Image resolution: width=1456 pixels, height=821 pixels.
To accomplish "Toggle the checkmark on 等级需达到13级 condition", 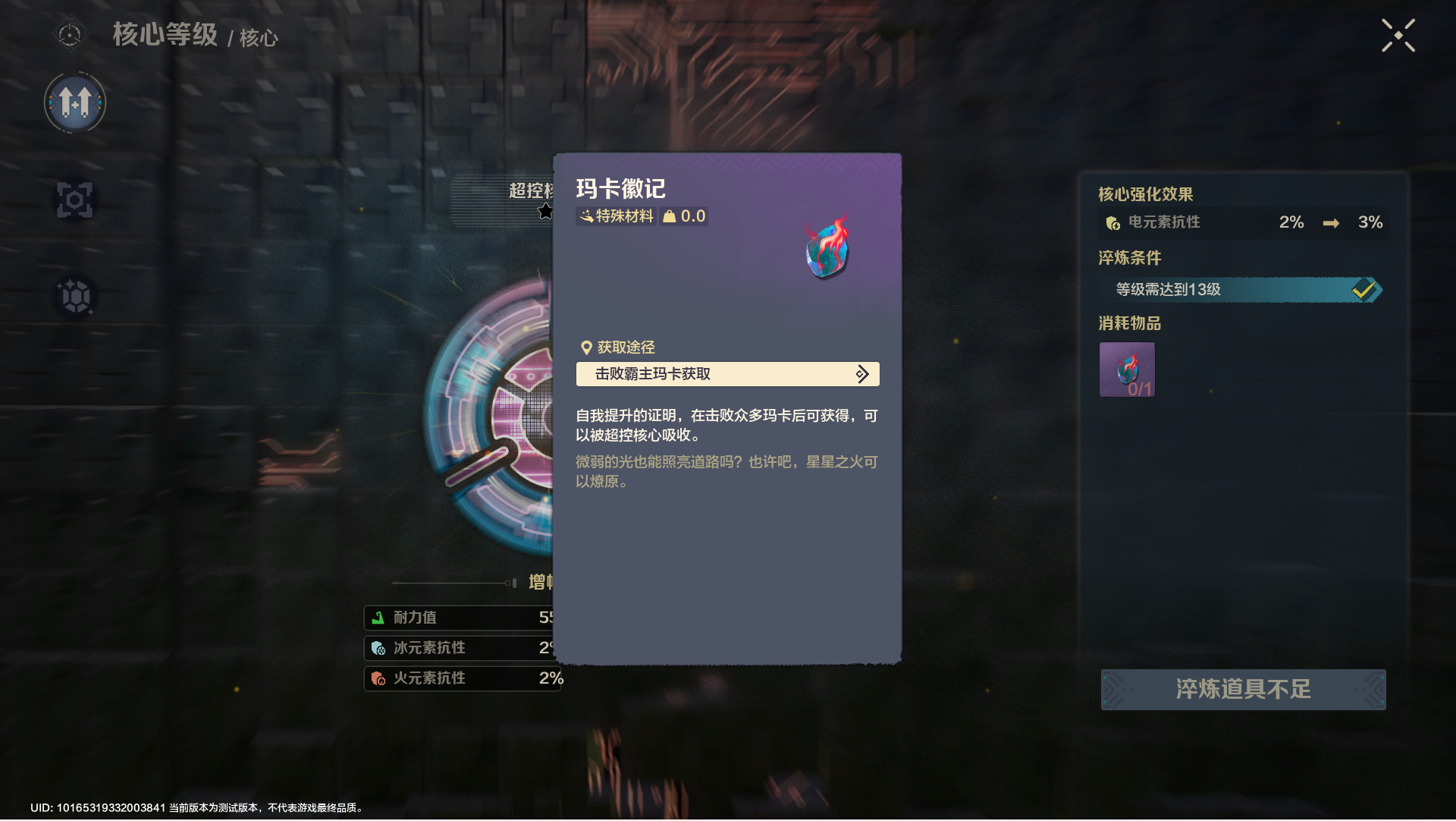I will tap(1365, 289).
